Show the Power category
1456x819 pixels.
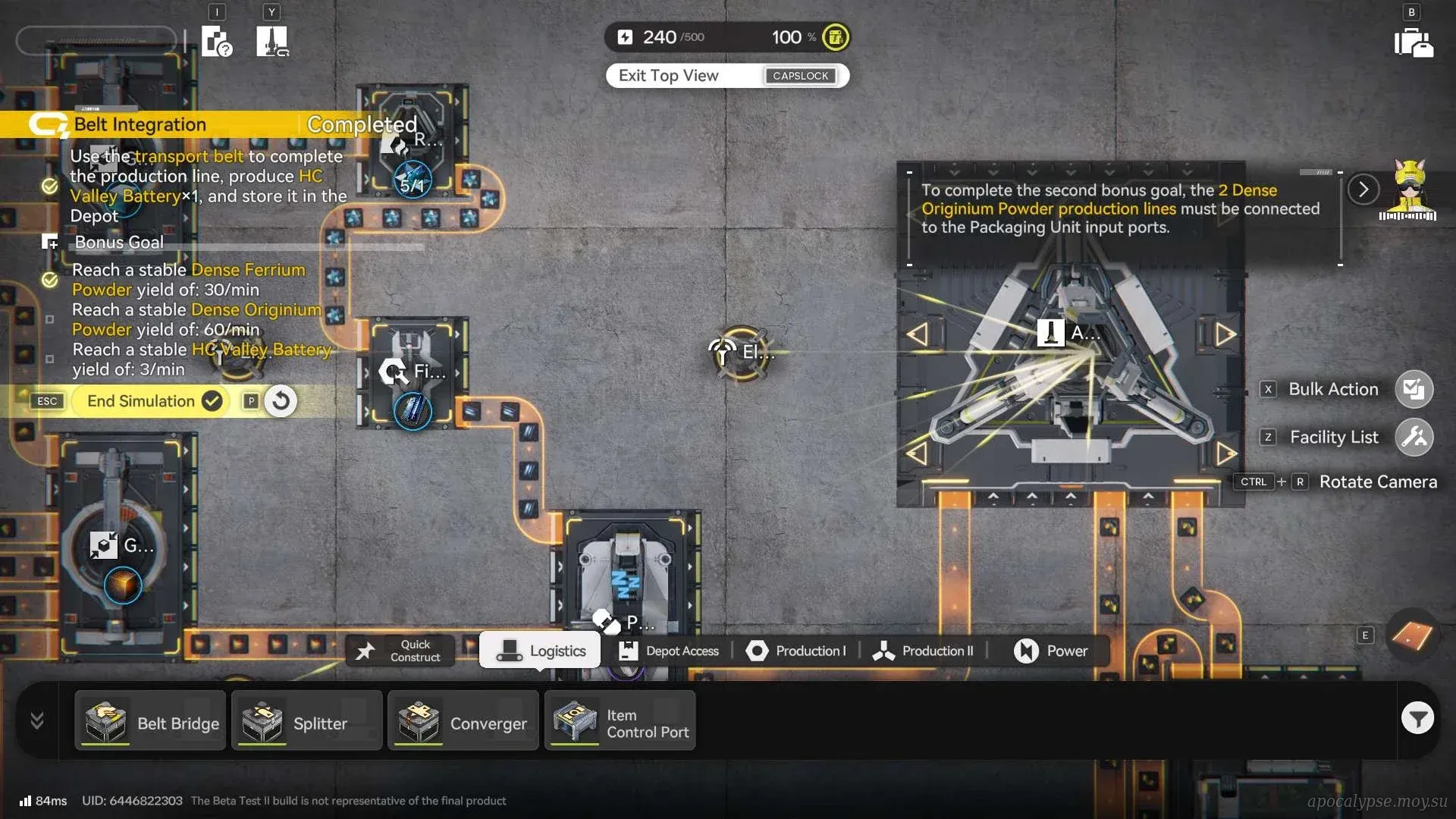coord(1051,651)
